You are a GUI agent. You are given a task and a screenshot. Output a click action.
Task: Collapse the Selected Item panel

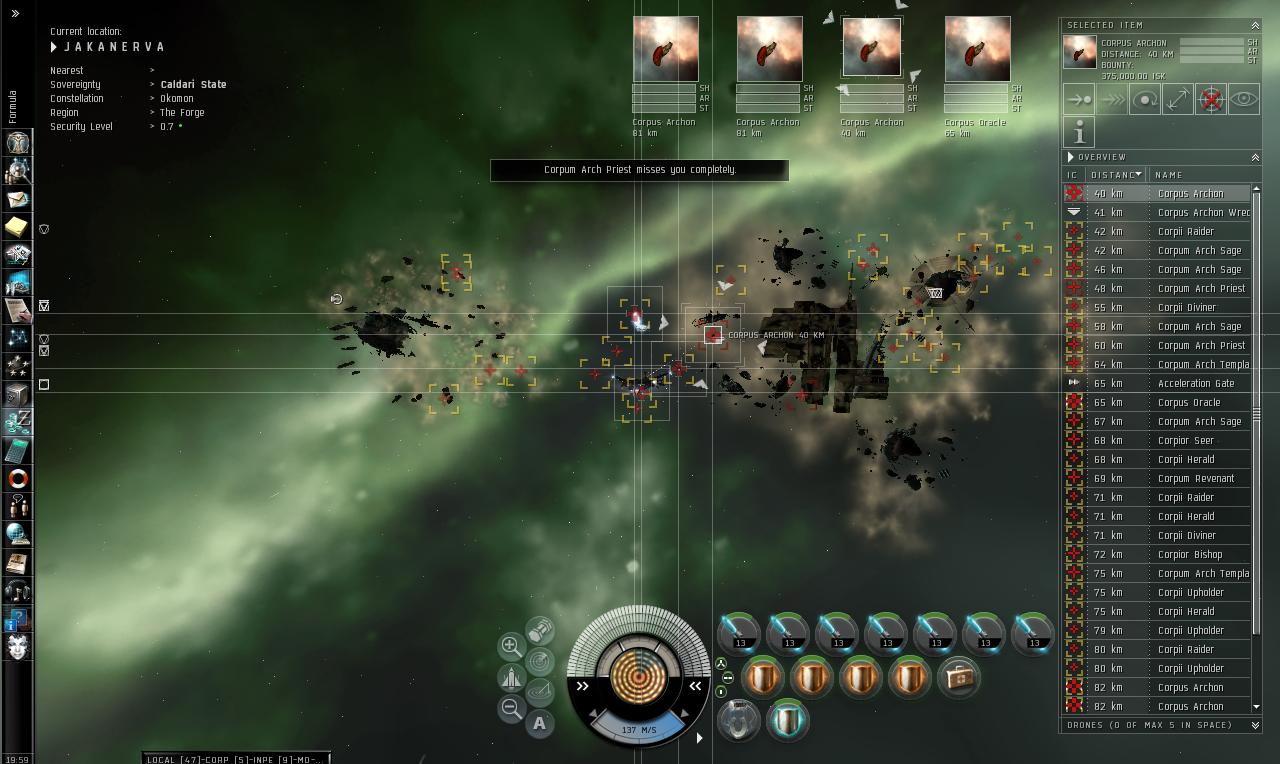(x=1255, y=25)
